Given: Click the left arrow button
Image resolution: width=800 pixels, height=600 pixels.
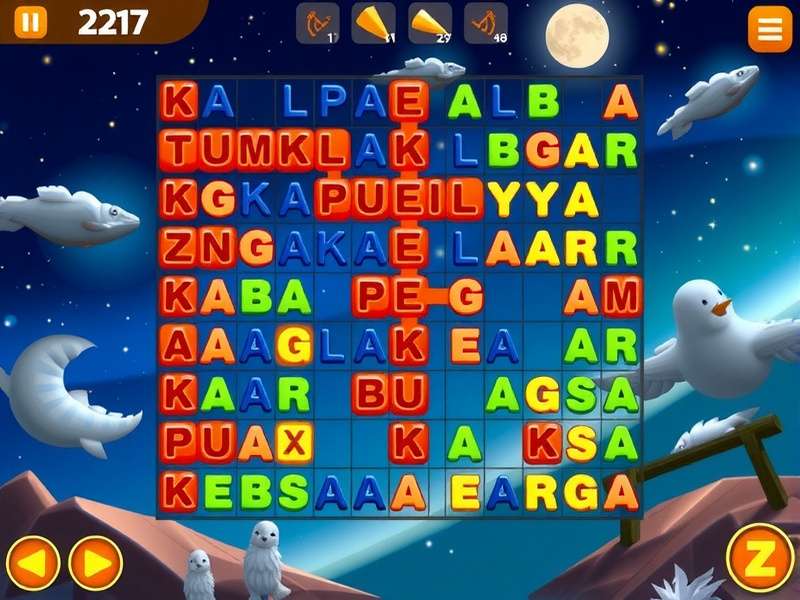Looking at the screenshot, I should click(33, 563).
